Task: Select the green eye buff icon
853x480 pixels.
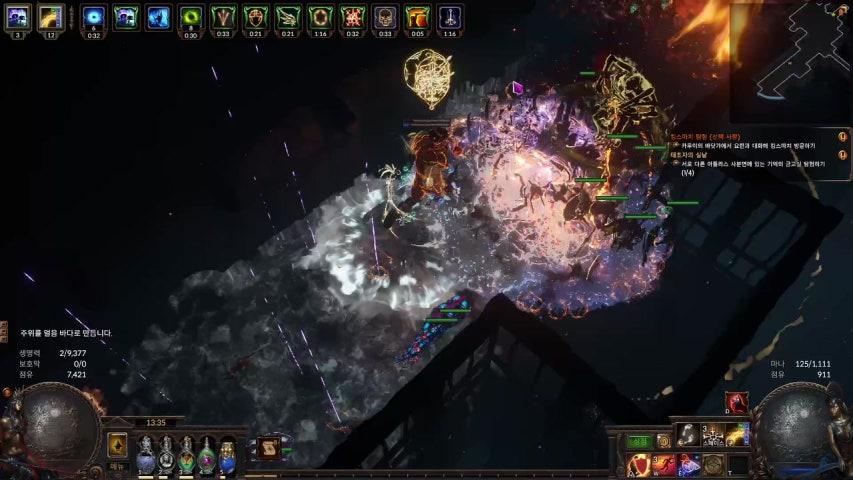Action: pos(190,16)
